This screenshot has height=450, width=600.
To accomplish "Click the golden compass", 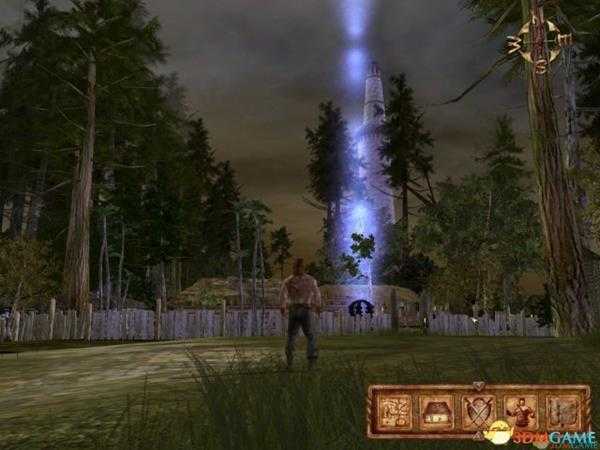I will click(540, 40).
